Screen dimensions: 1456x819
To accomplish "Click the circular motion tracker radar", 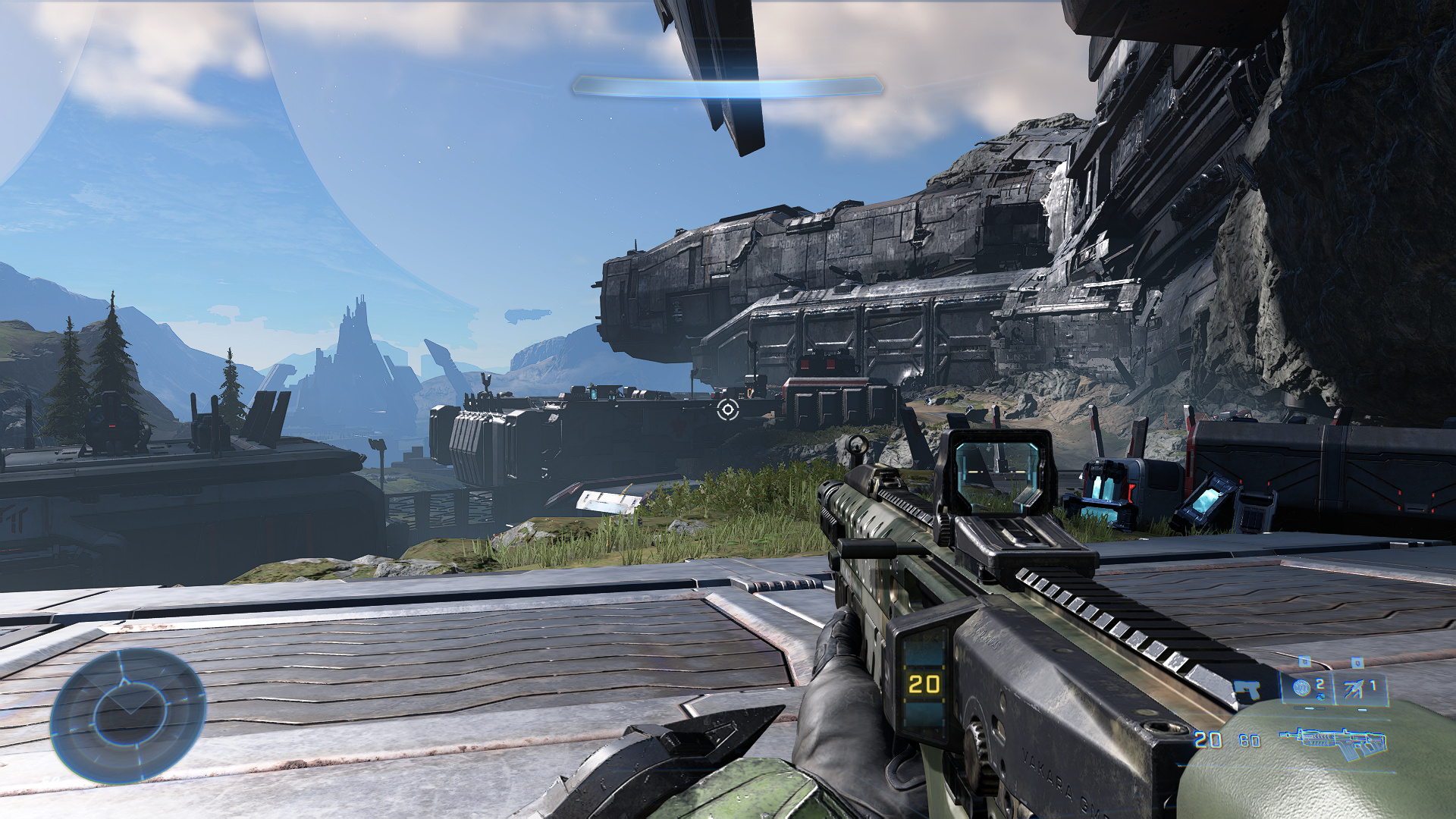I will (128, 715).
